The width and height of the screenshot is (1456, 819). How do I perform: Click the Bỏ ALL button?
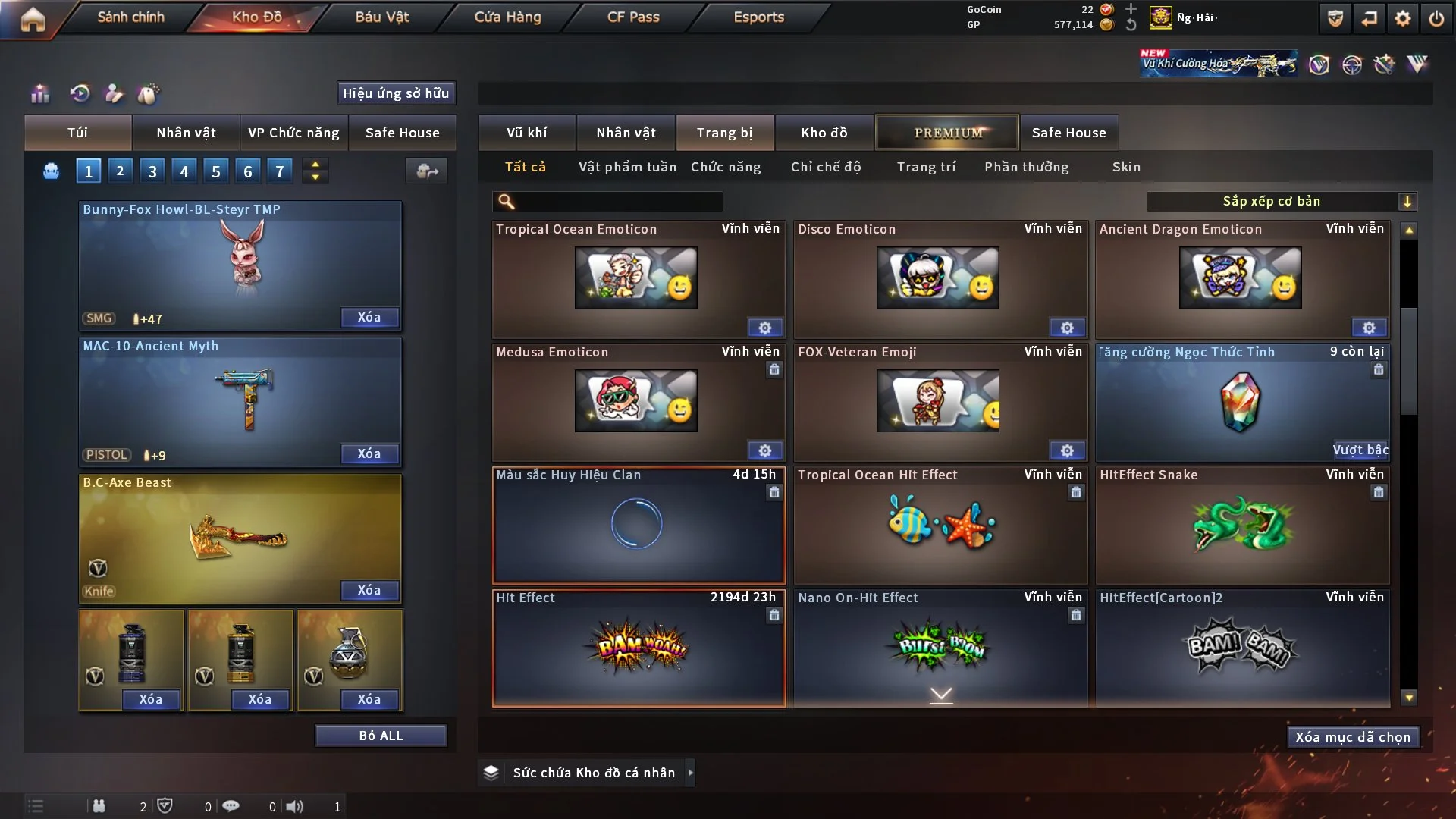(x=381, y=736)
